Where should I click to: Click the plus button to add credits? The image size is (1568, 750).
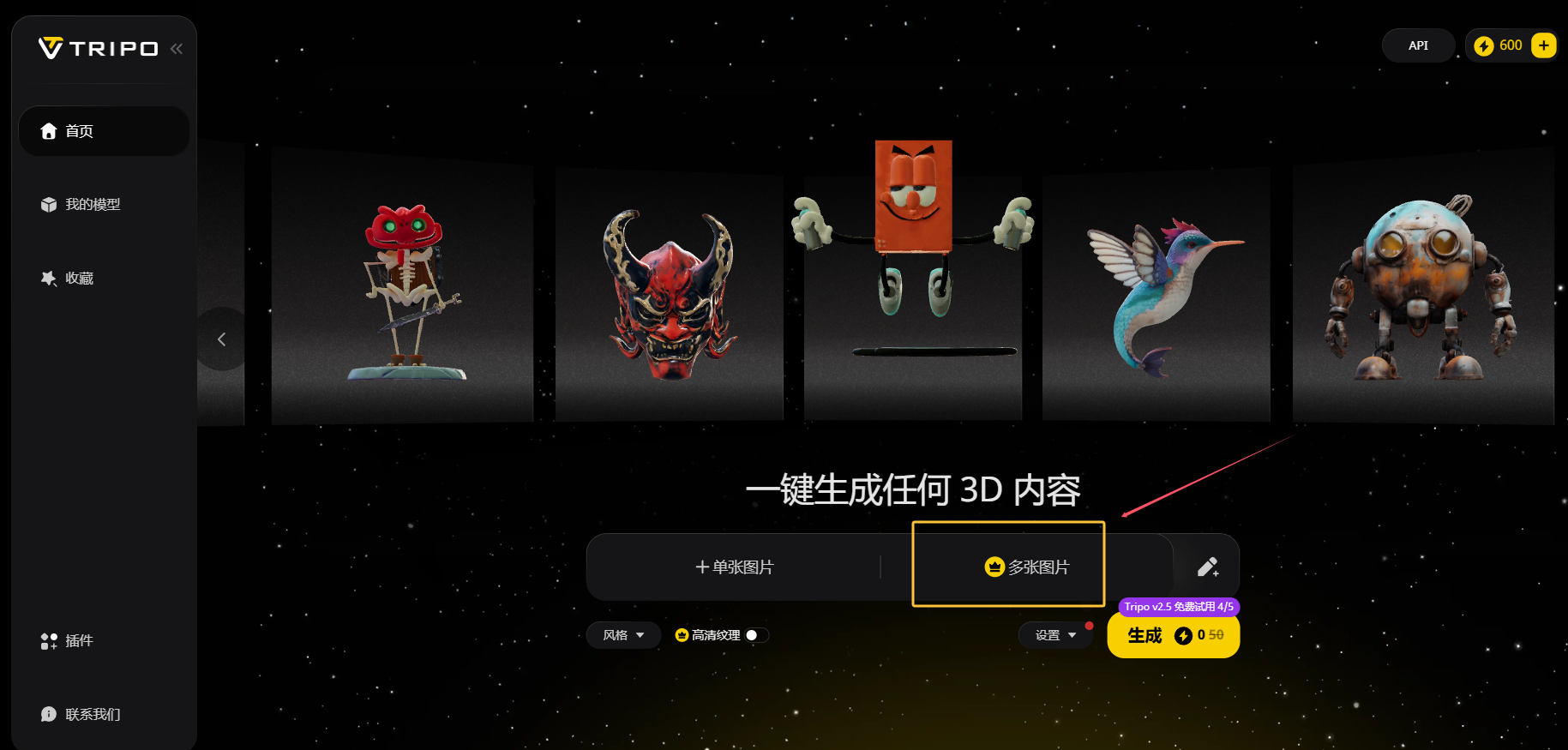pyautogui.click(x=1543, y=45)
